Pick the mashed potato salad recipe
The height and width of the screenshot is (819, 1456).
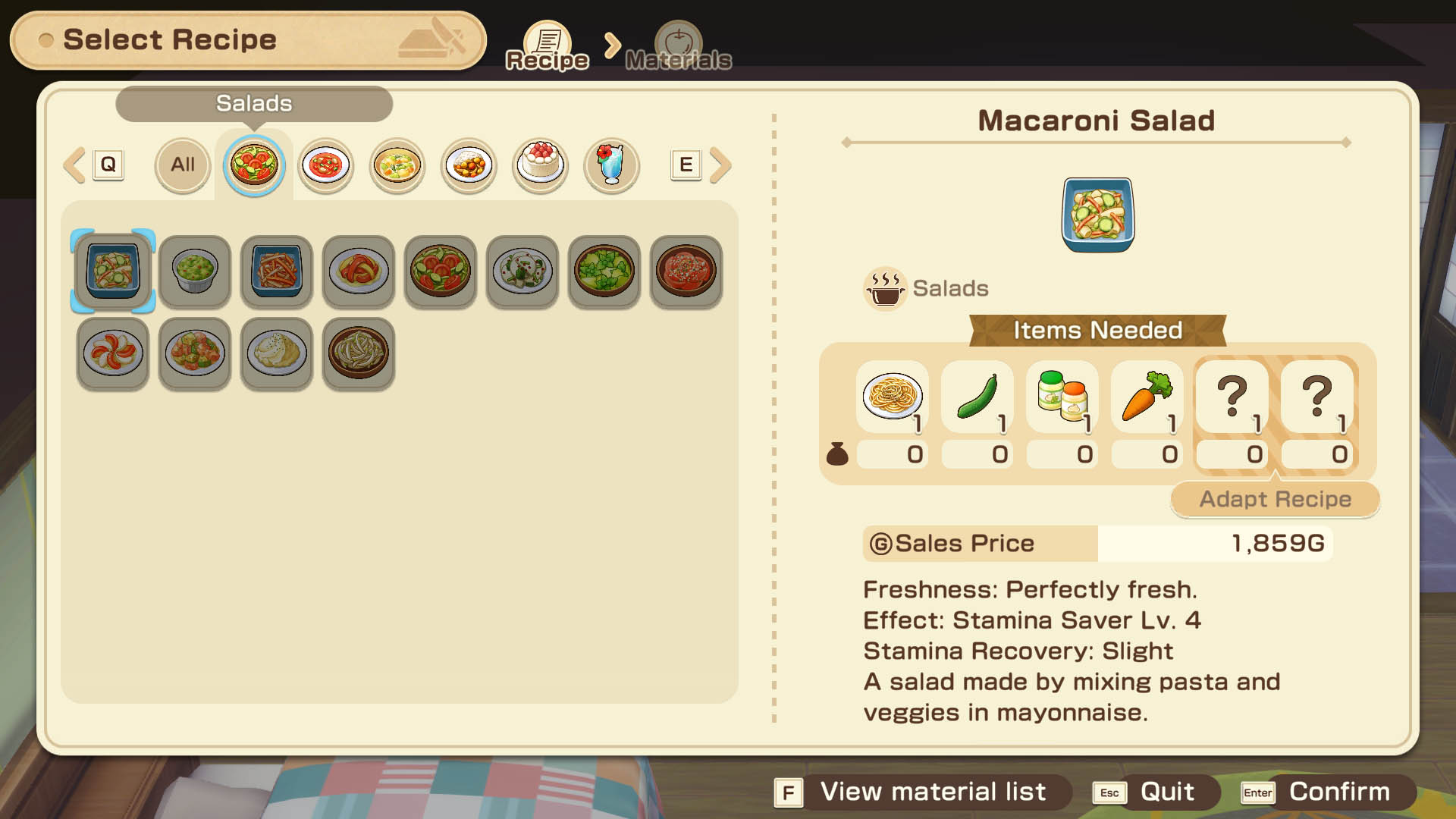click(x=277, y=353)
